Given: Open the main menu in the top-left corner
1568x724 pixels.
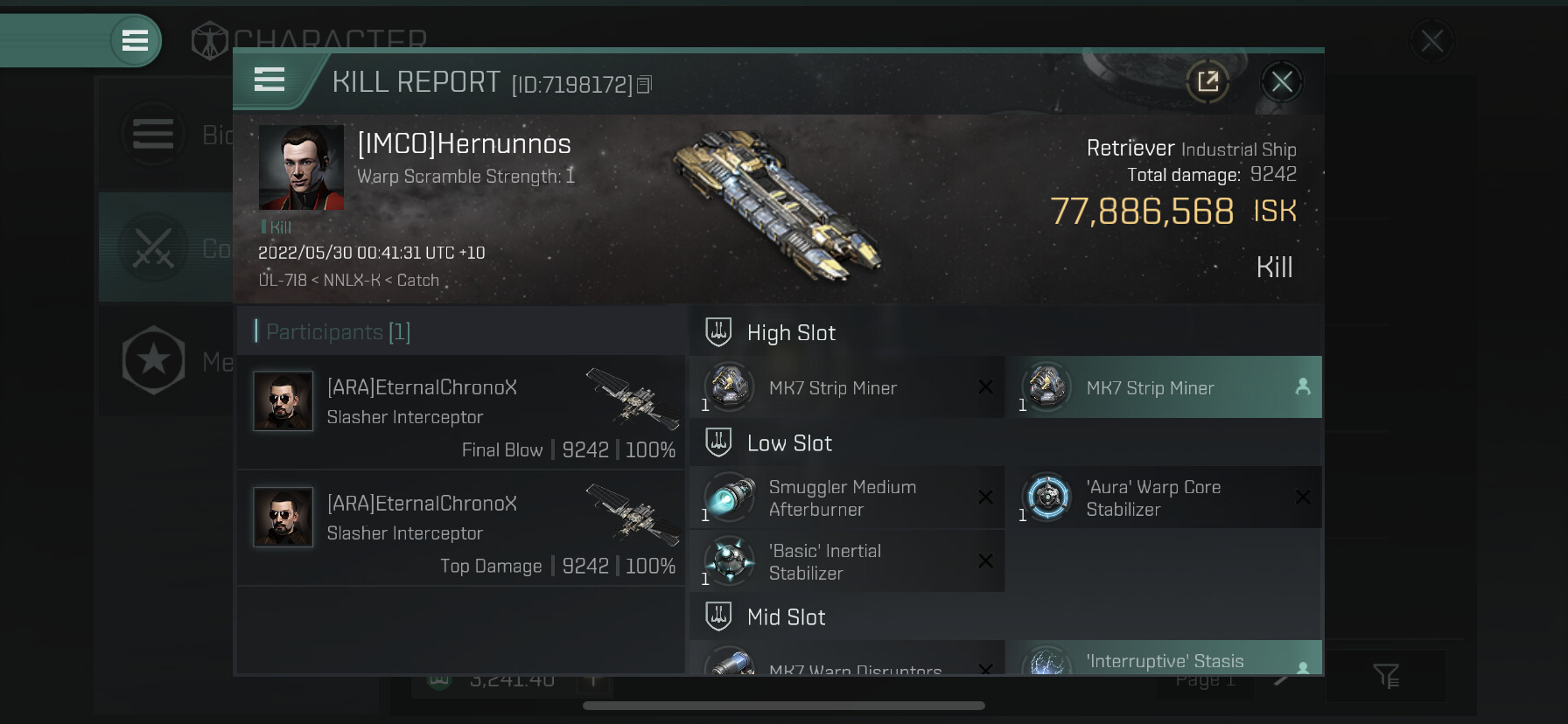Looking at the screenshot, I should 135,40.
